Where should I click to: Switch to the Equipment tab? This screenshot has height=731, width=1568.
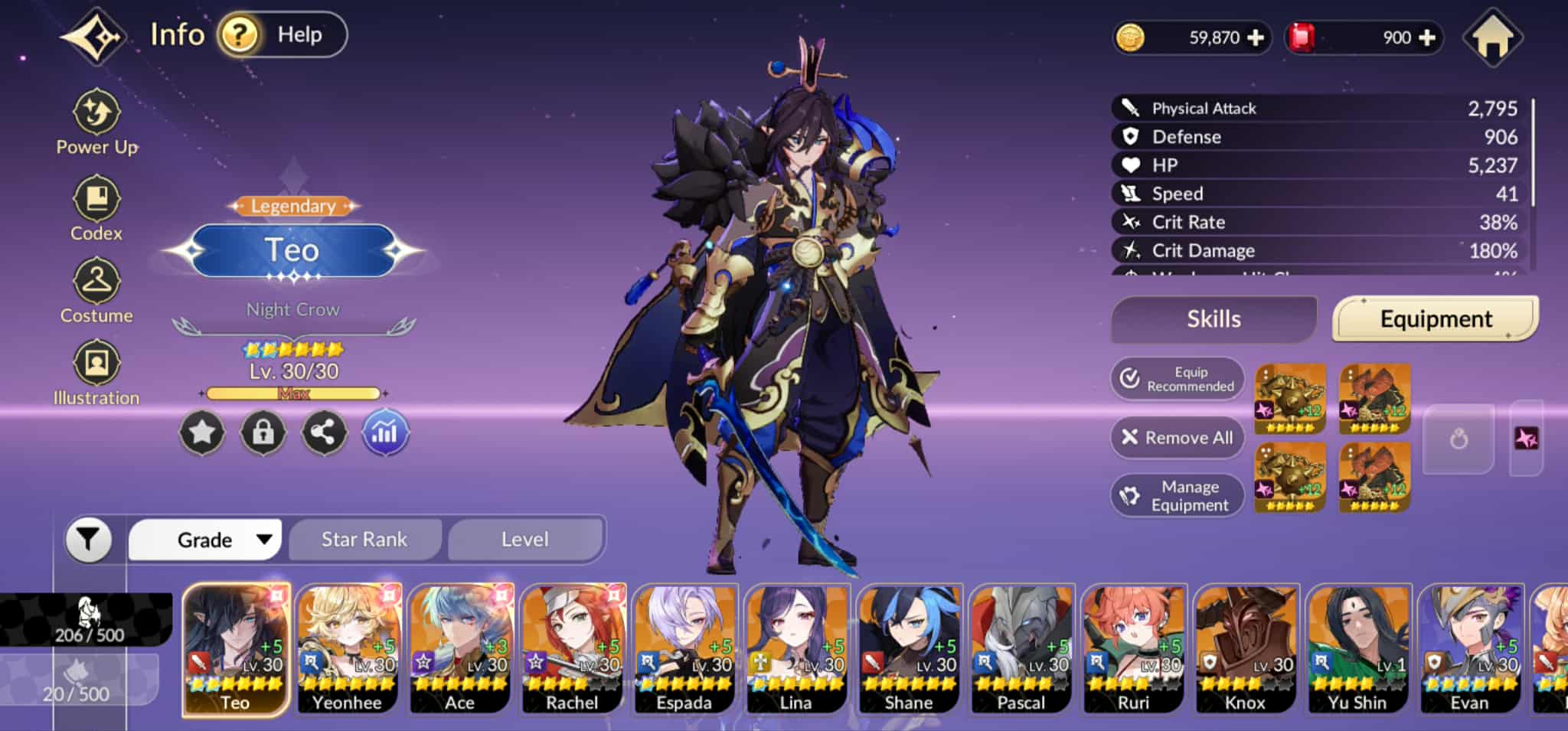point(1436,319)
